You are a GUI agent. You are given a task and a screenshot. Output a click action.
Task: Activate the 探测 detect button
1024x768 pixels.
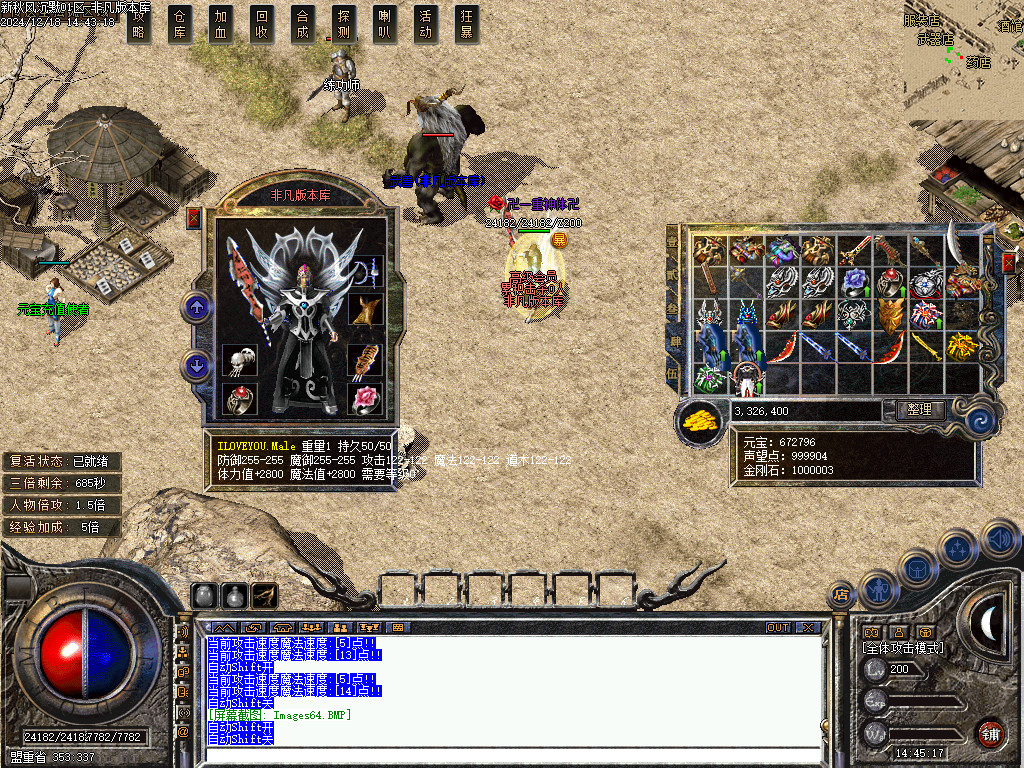[x=344, y=23]
